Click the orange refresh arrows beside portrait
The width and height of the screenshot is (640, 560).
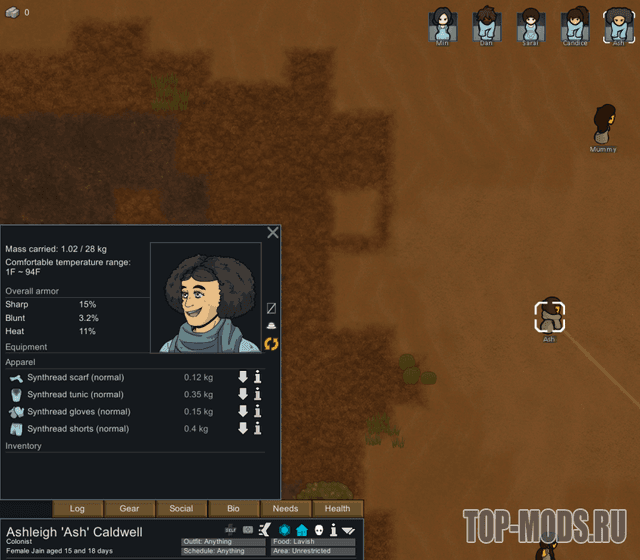271,344
